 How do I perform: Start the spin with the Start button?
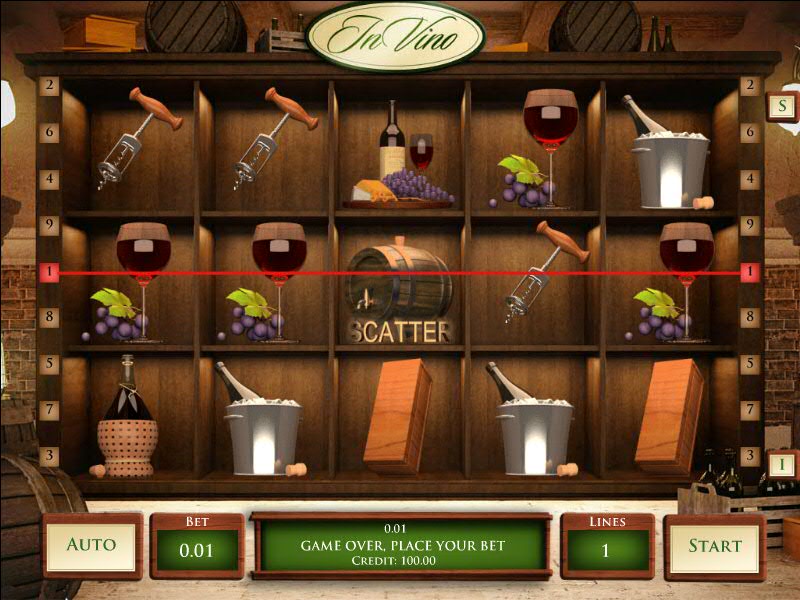click(714, 546)
